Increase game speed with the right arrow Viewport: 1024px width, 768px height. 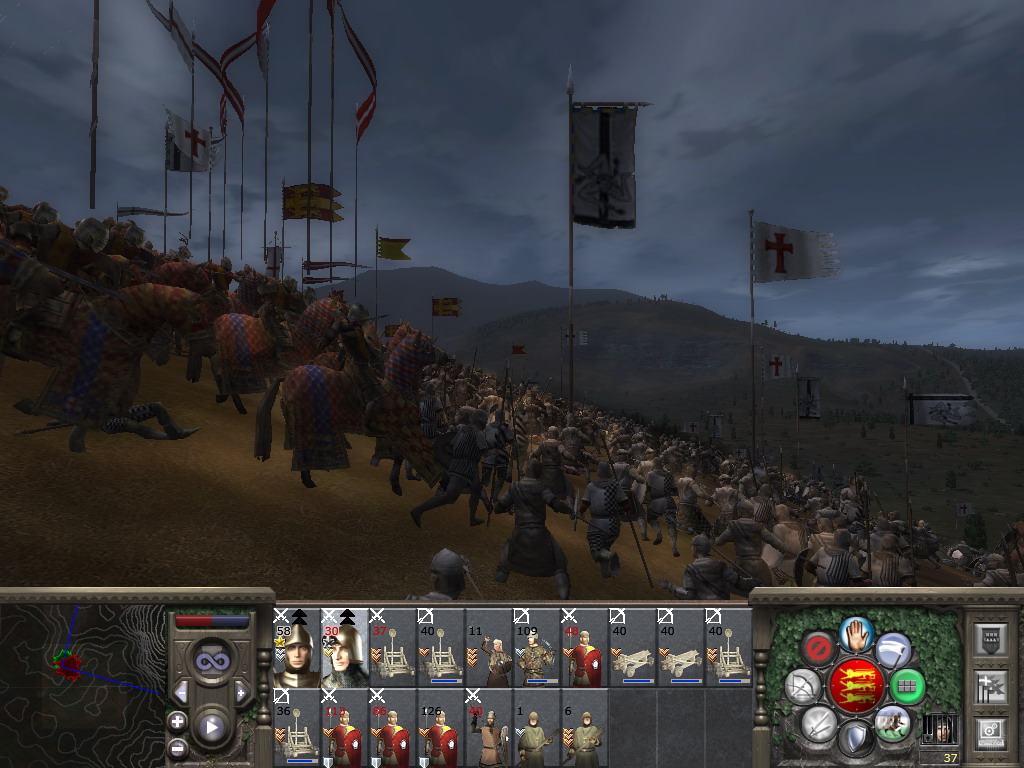tap(241, 692)
